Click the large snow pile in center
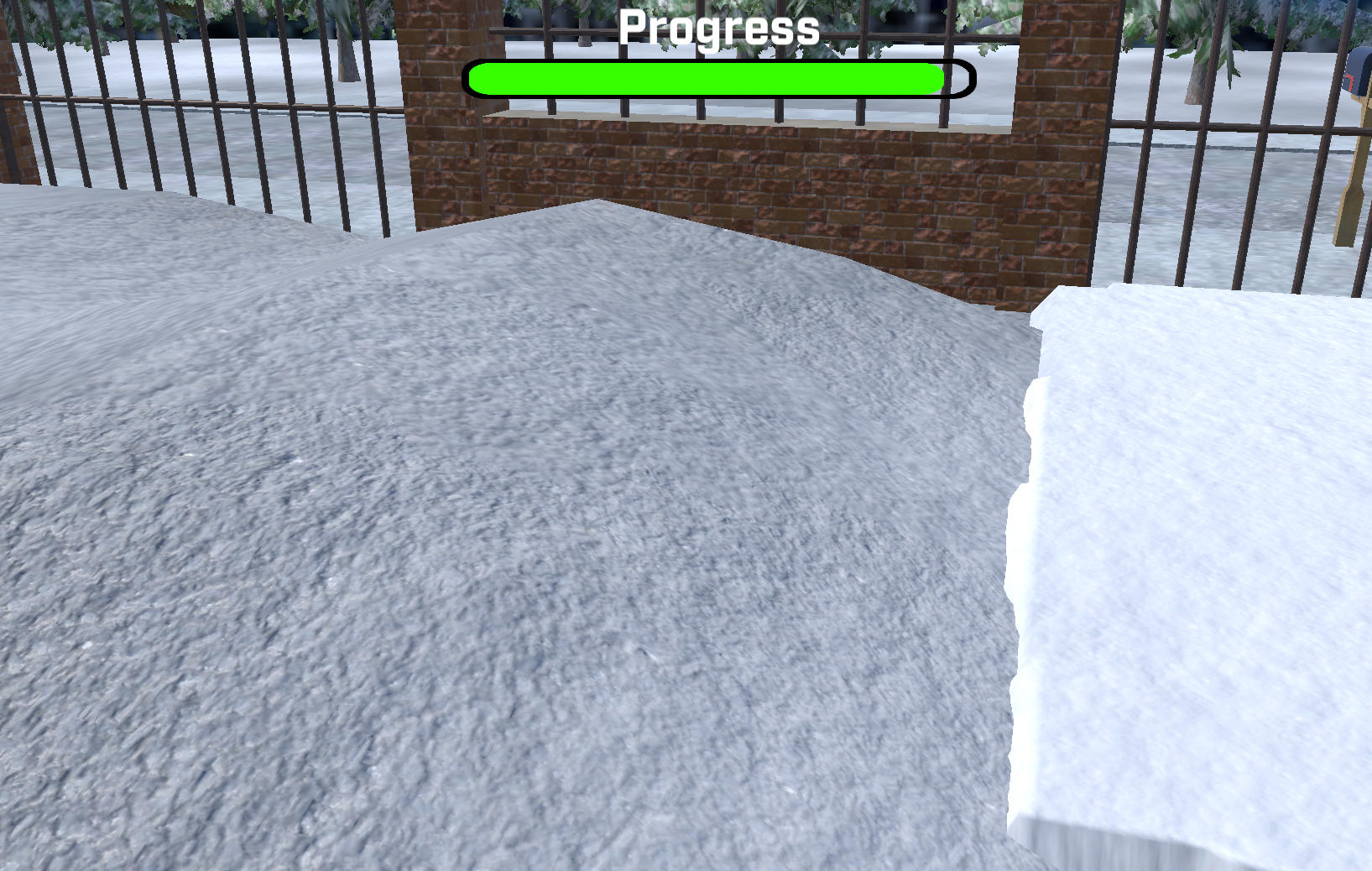This screenshot has height=871, width=1372. click(x=587, y=503)
